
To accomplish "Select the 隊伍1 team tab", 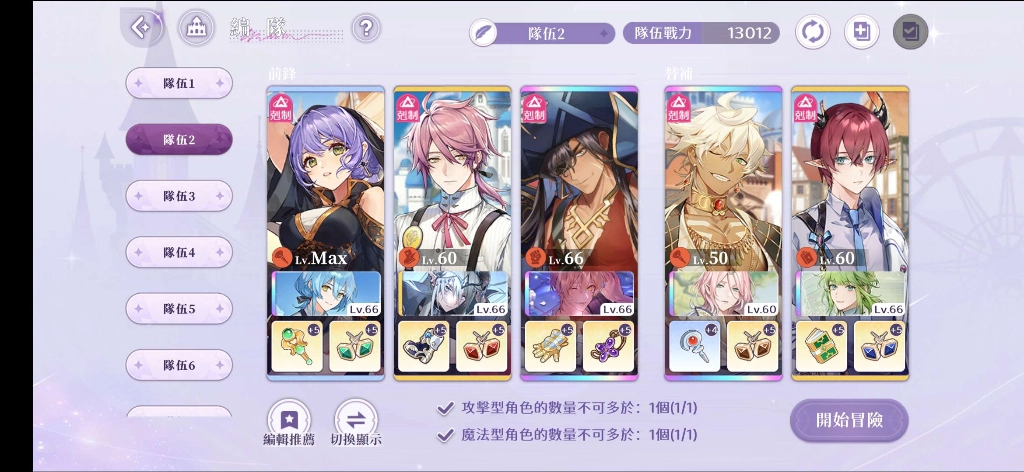I will (x=179, y=84).
